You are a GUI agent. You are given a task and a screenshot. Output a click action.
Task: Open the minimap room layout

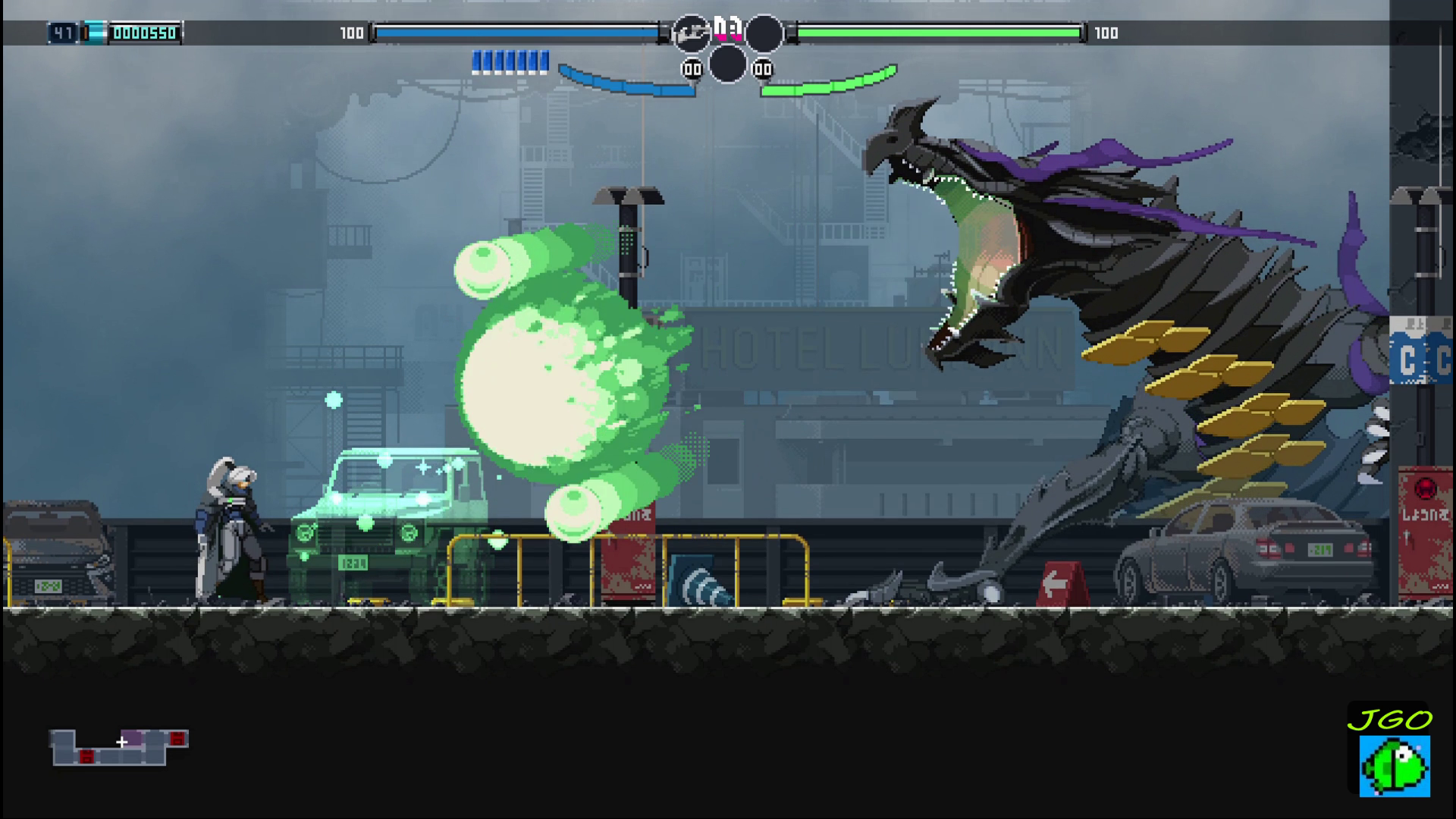coord(119,747)
